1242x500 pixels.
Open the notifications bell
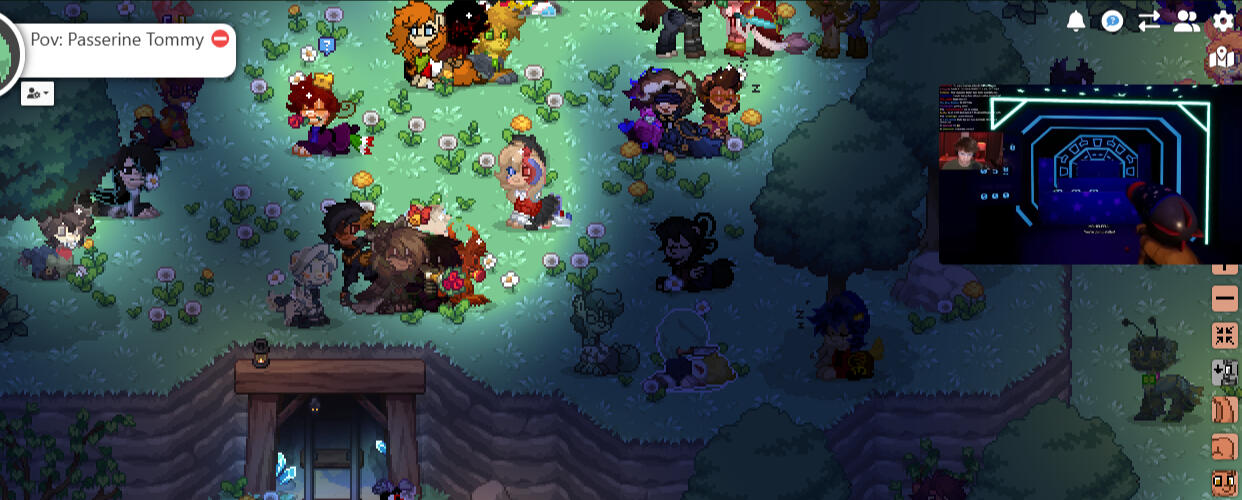[1076, 21]
